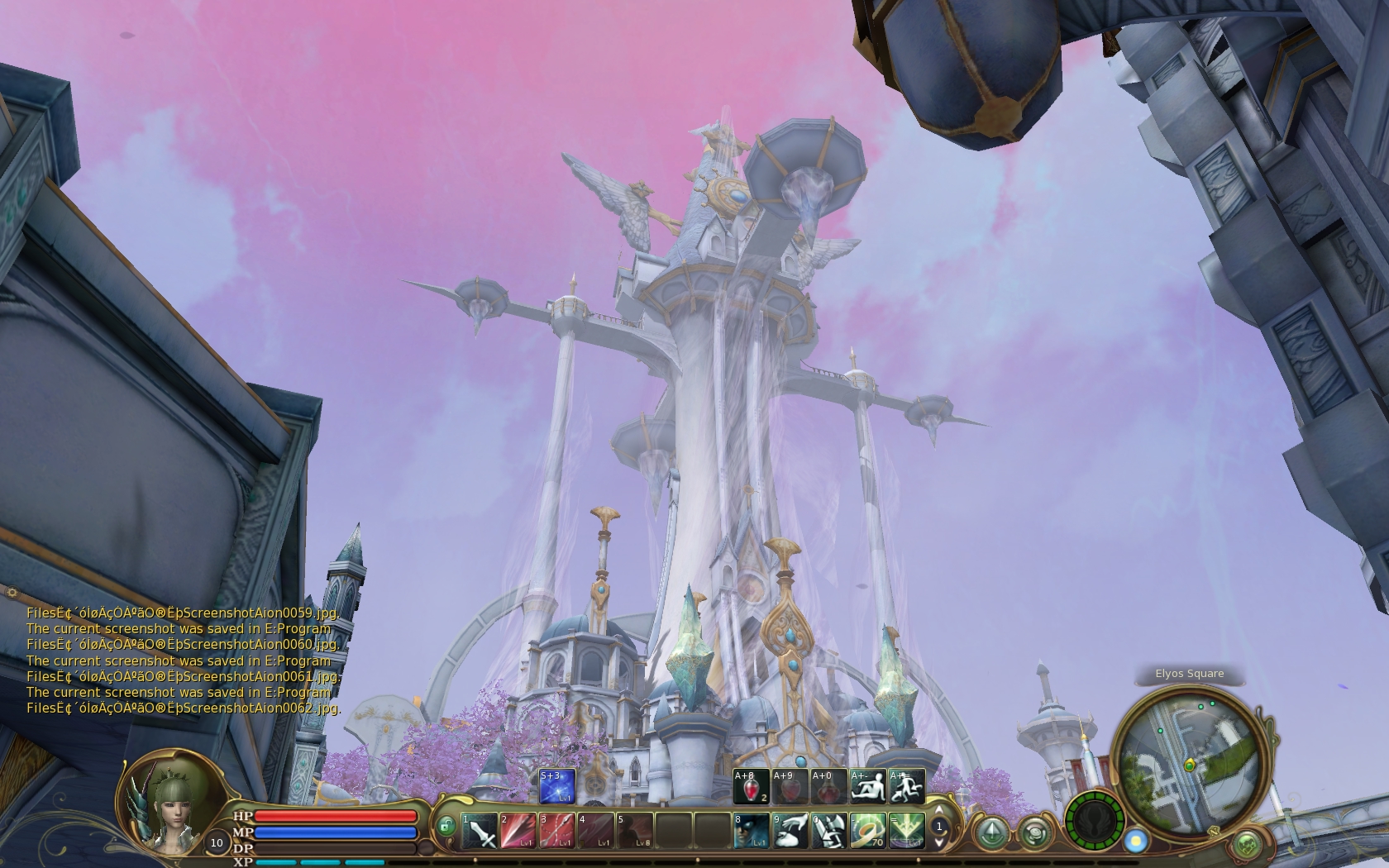Activate the green downward arrows skill
The width and height of the screenshot is (1389, 868).
coord(906,831)
